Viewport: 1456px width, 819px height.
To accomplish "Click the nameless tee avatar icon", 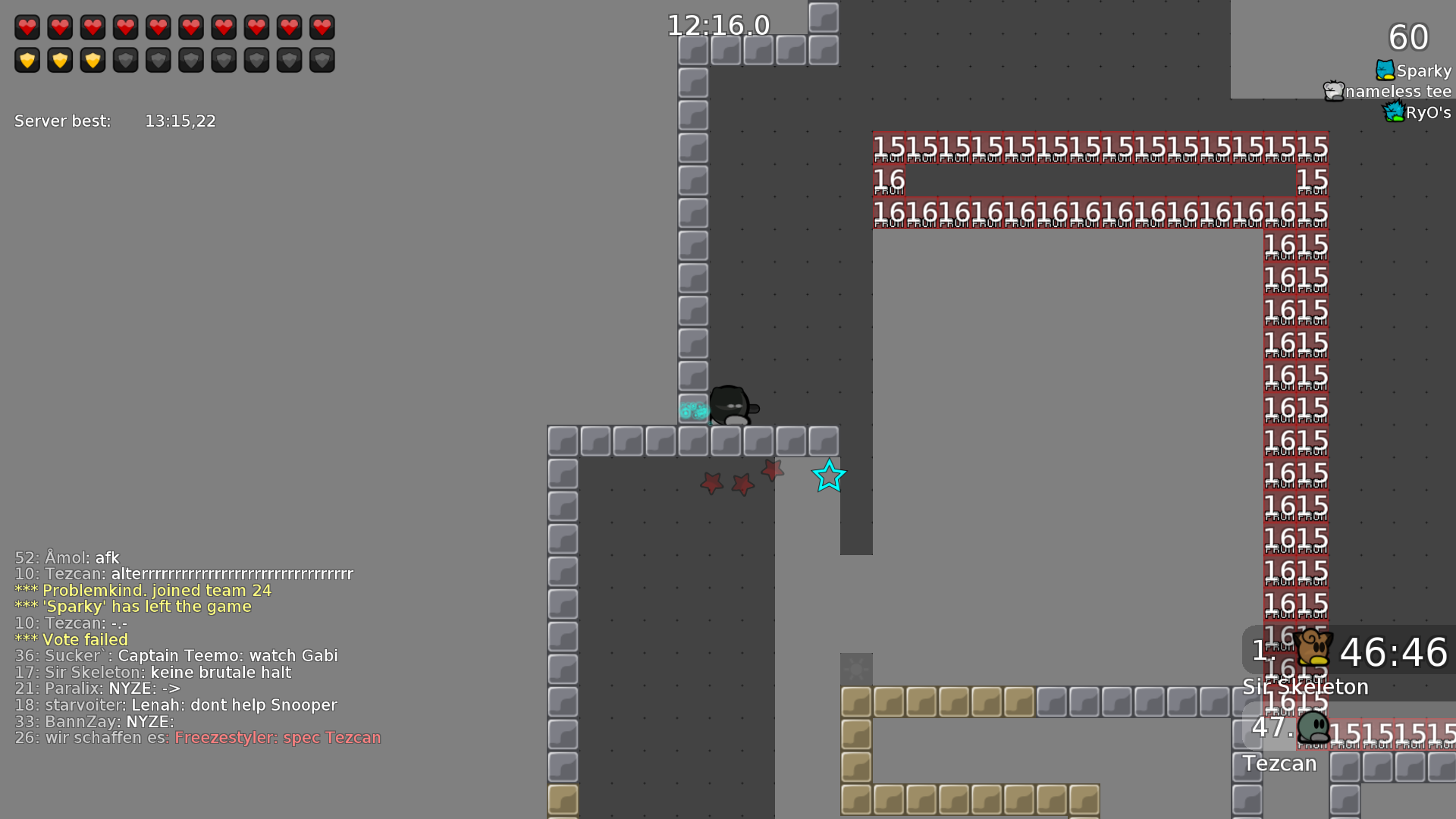I will point(1333,89).
